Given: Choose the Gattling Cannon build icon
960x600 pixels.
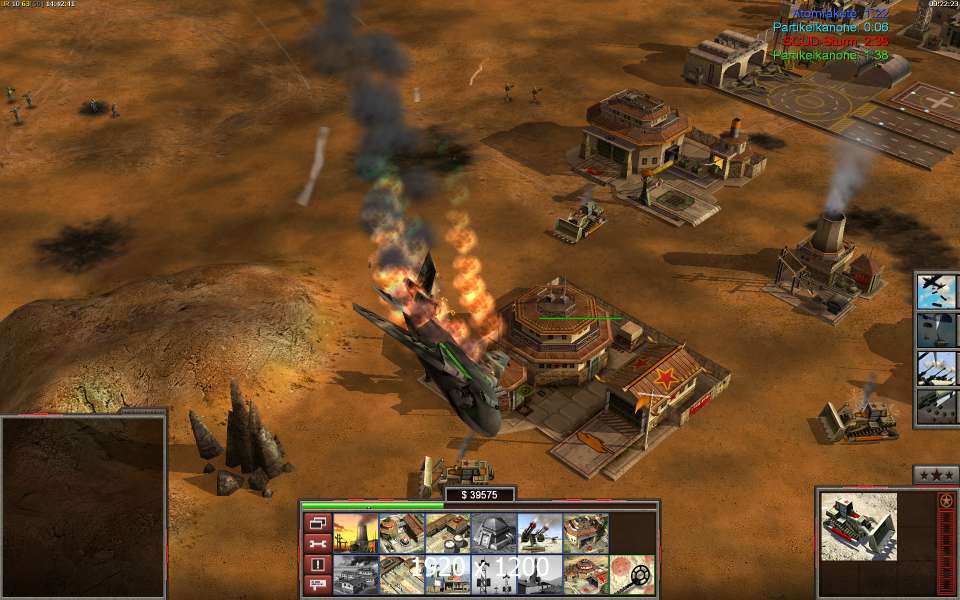Looking at the screenshot, I should tap(539, 533).
